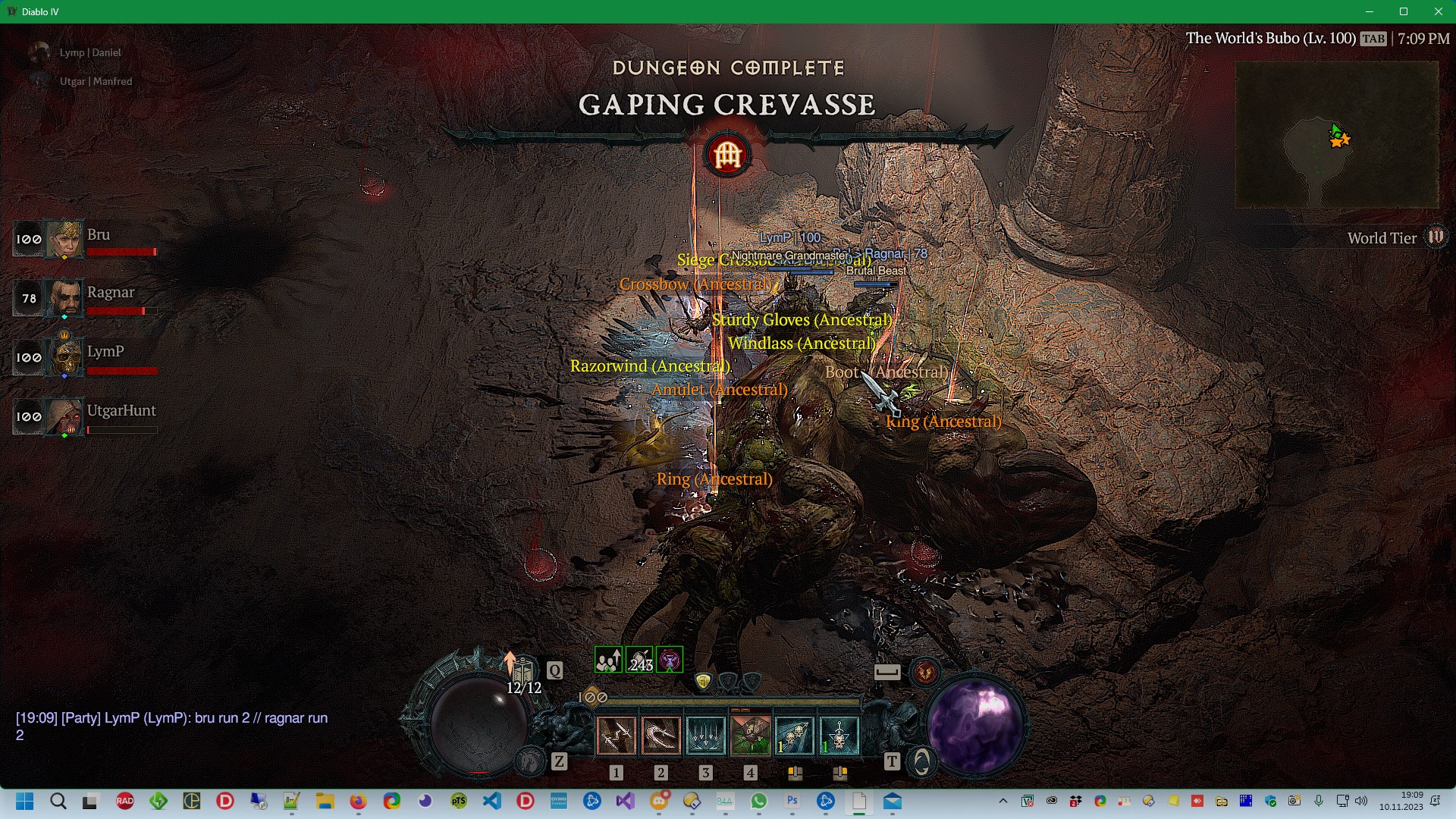
Task: Click the red emblem above resource orb
Action: [x=925, y=672]
